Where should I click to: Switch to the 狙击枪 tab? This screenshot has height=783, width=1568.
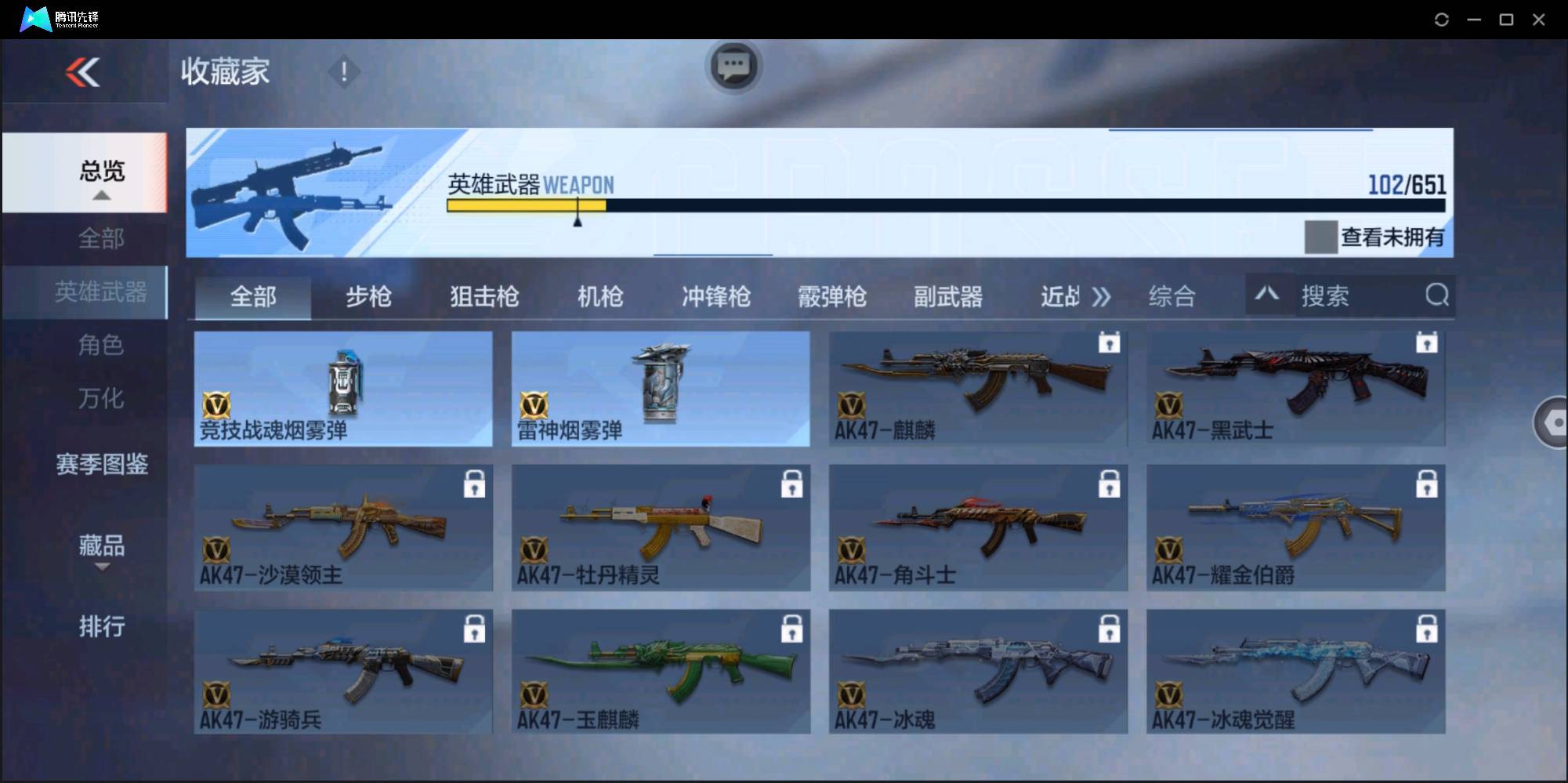(x=483, y=296)
